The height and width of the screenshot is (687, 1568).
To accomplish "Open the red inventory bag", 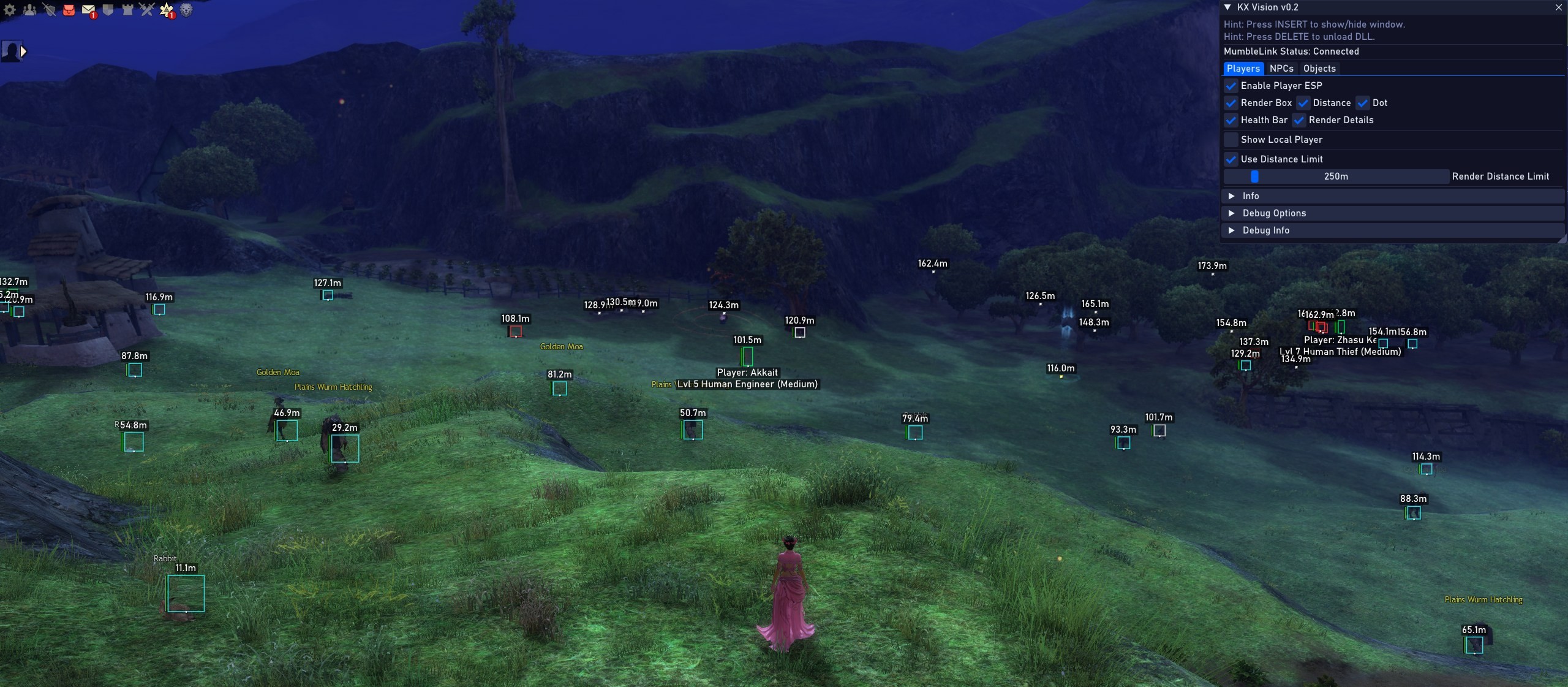I will [x=69, y=10].
